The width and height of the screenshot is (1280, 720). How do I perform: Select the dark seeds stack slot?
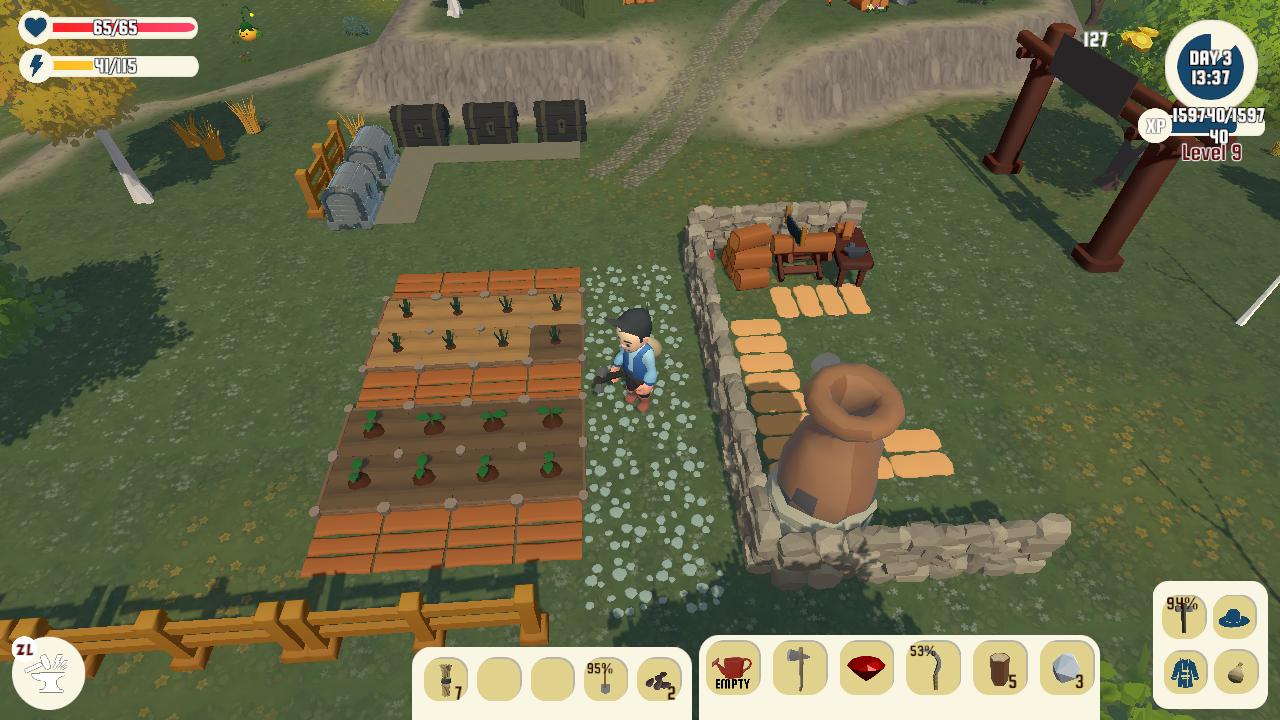click(659, 680)
